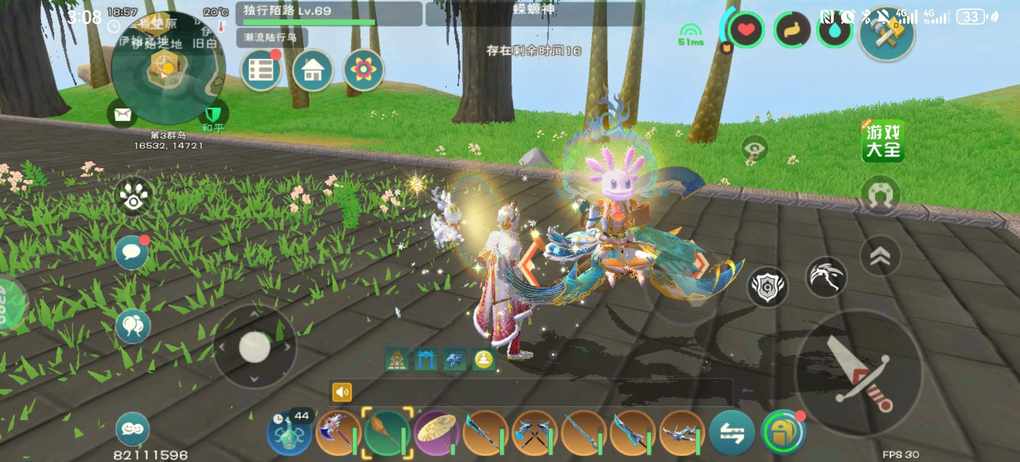The height and width of the screenshot is (462, 1020).
Task: Open the backpack inventory button
Action: pos(782,432)
